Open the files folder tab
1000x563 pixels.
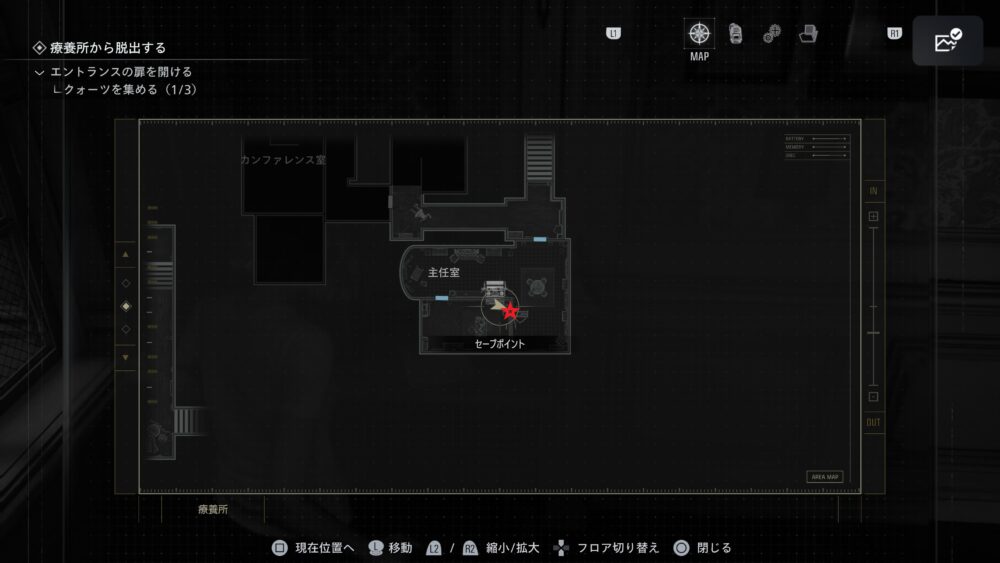808,34
